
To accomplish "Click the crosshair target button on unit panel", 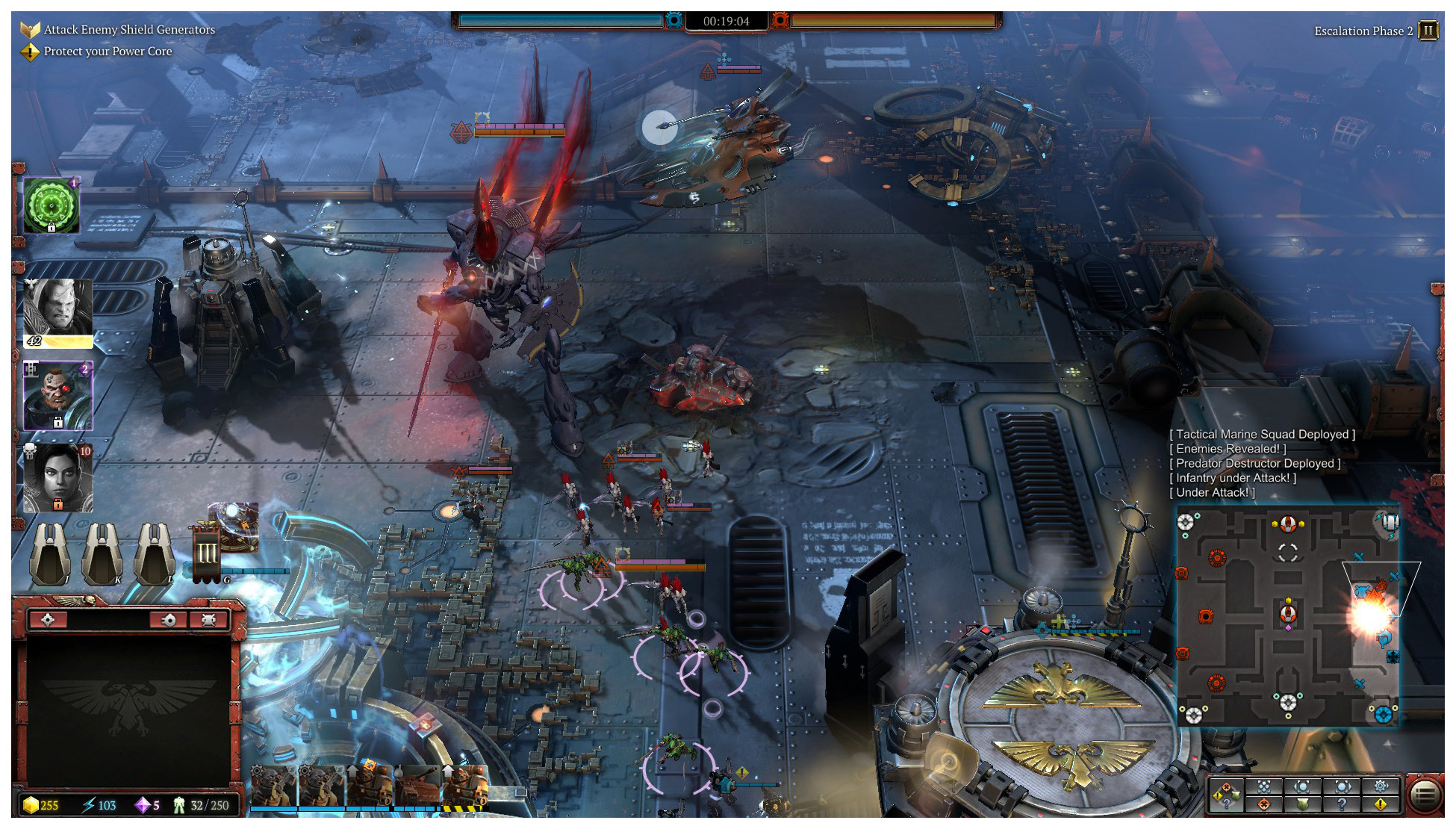I will tap(48, 620).
